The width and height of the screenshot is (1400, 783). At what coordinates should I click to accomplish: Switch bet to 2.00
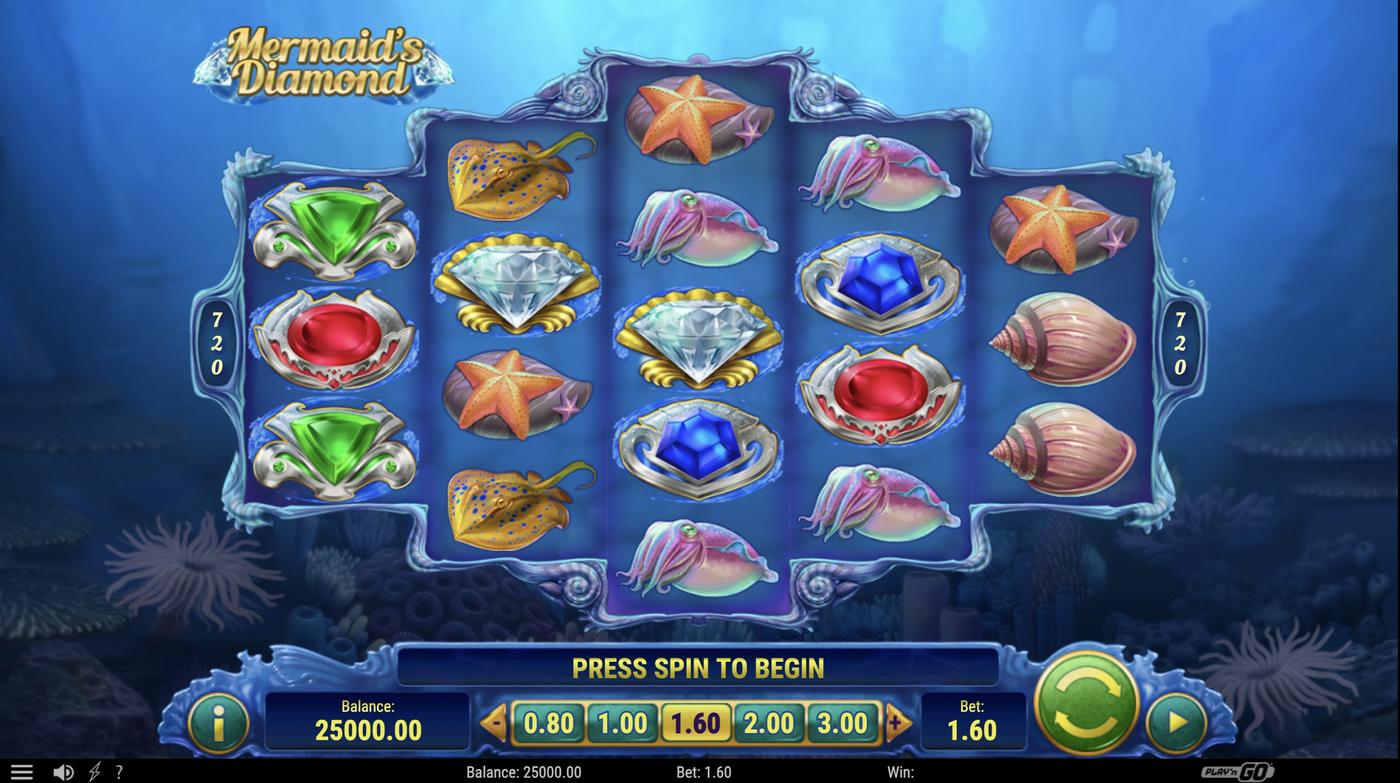pyautogui.click(x=770, y=721)
